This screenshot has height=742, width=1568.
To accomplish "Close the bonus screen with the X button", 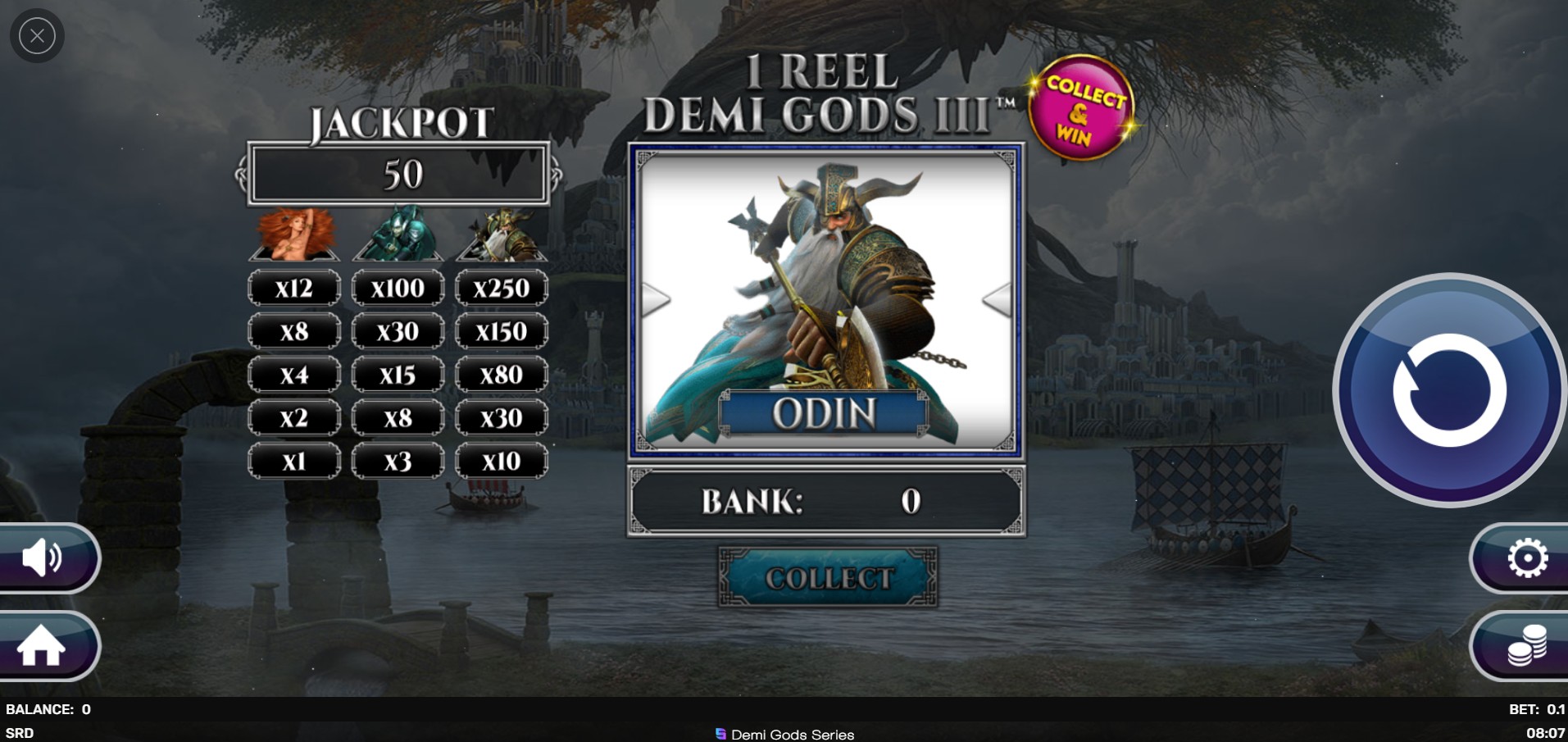I will 36,35.
